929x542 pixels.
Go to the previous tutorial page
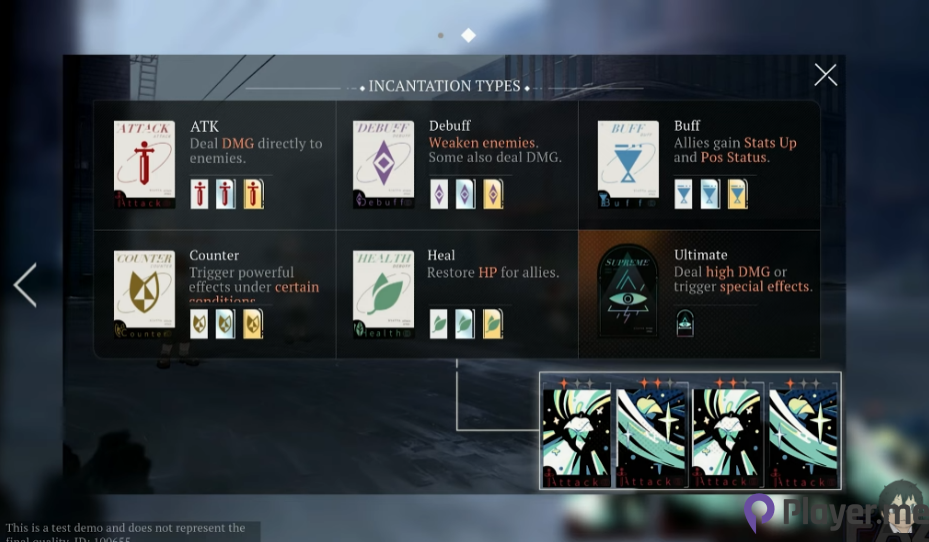(x=25, y=286)
